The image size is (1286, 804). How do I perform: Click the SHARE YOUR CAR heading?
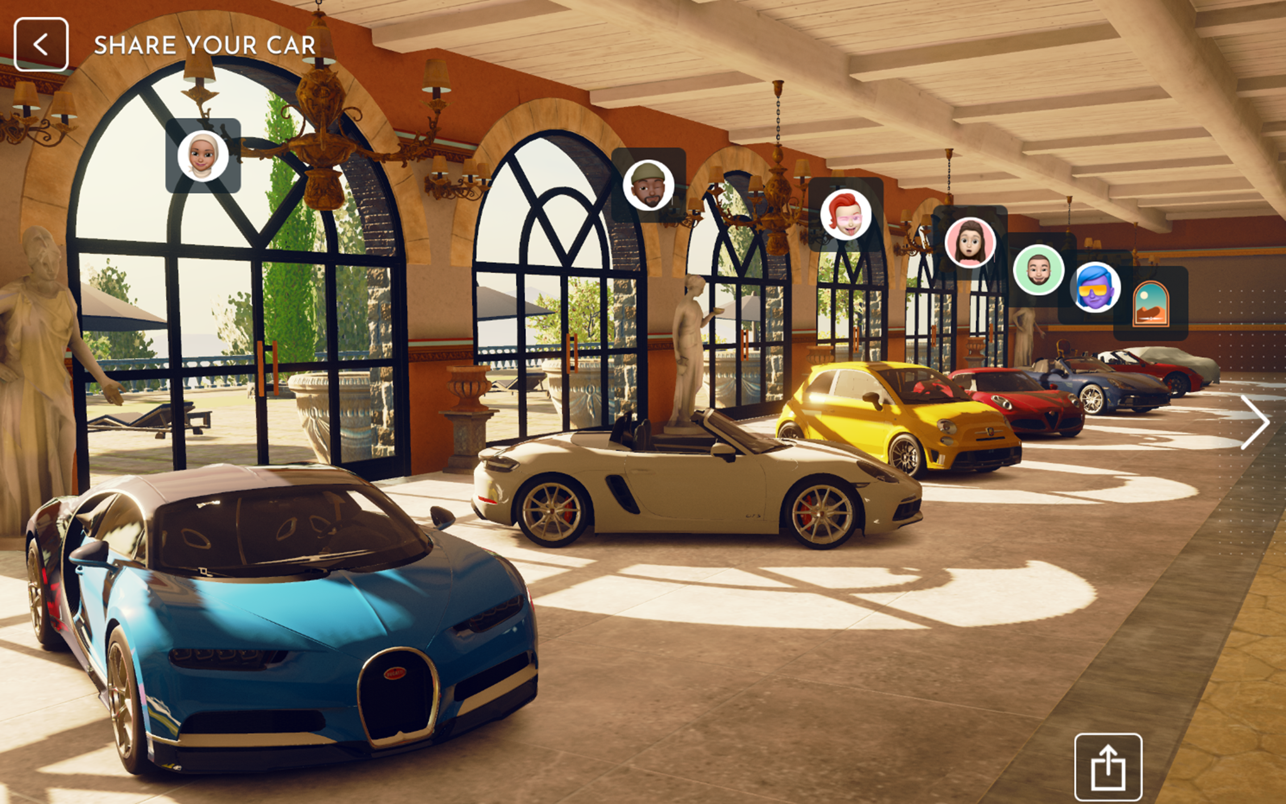coord(204,45)
